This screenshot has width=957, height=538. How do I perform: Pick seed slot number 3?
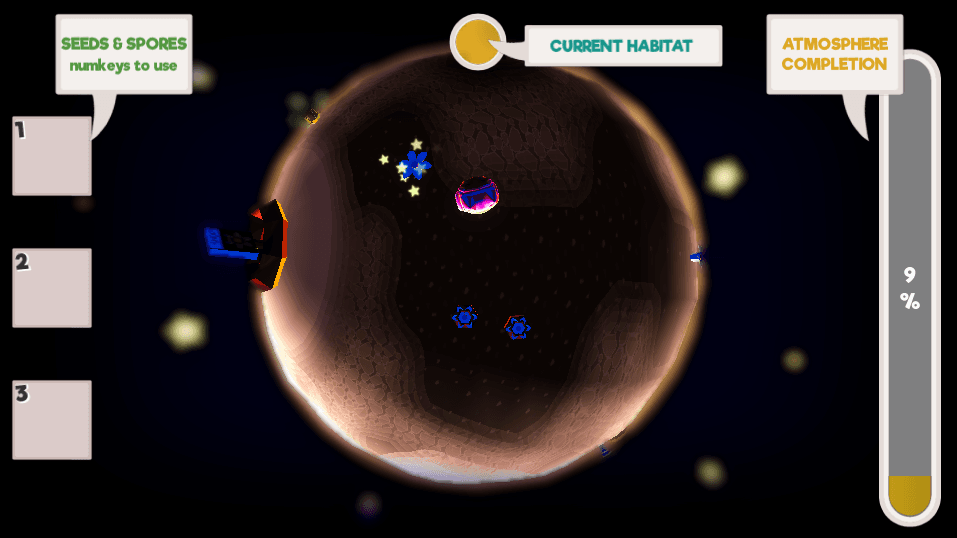(52, 420)
